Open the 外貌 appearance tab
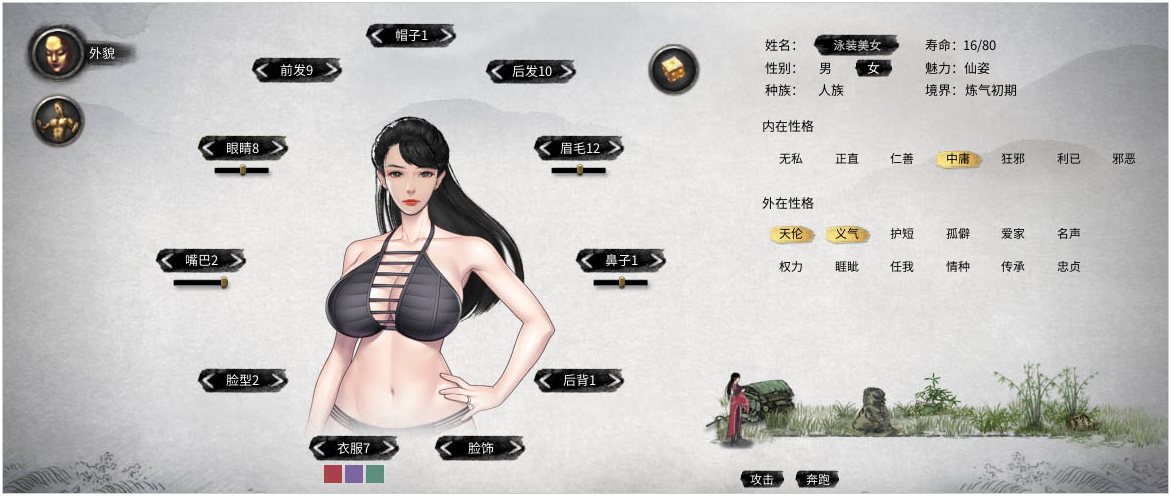The height and width of the screenshot is (496, 1171). [x=58, y=53]
